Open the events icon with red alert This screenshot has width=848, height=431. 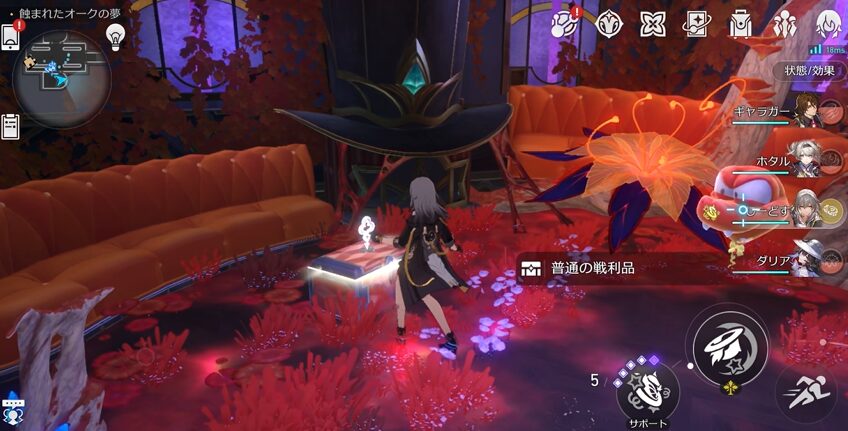[565, 23]
